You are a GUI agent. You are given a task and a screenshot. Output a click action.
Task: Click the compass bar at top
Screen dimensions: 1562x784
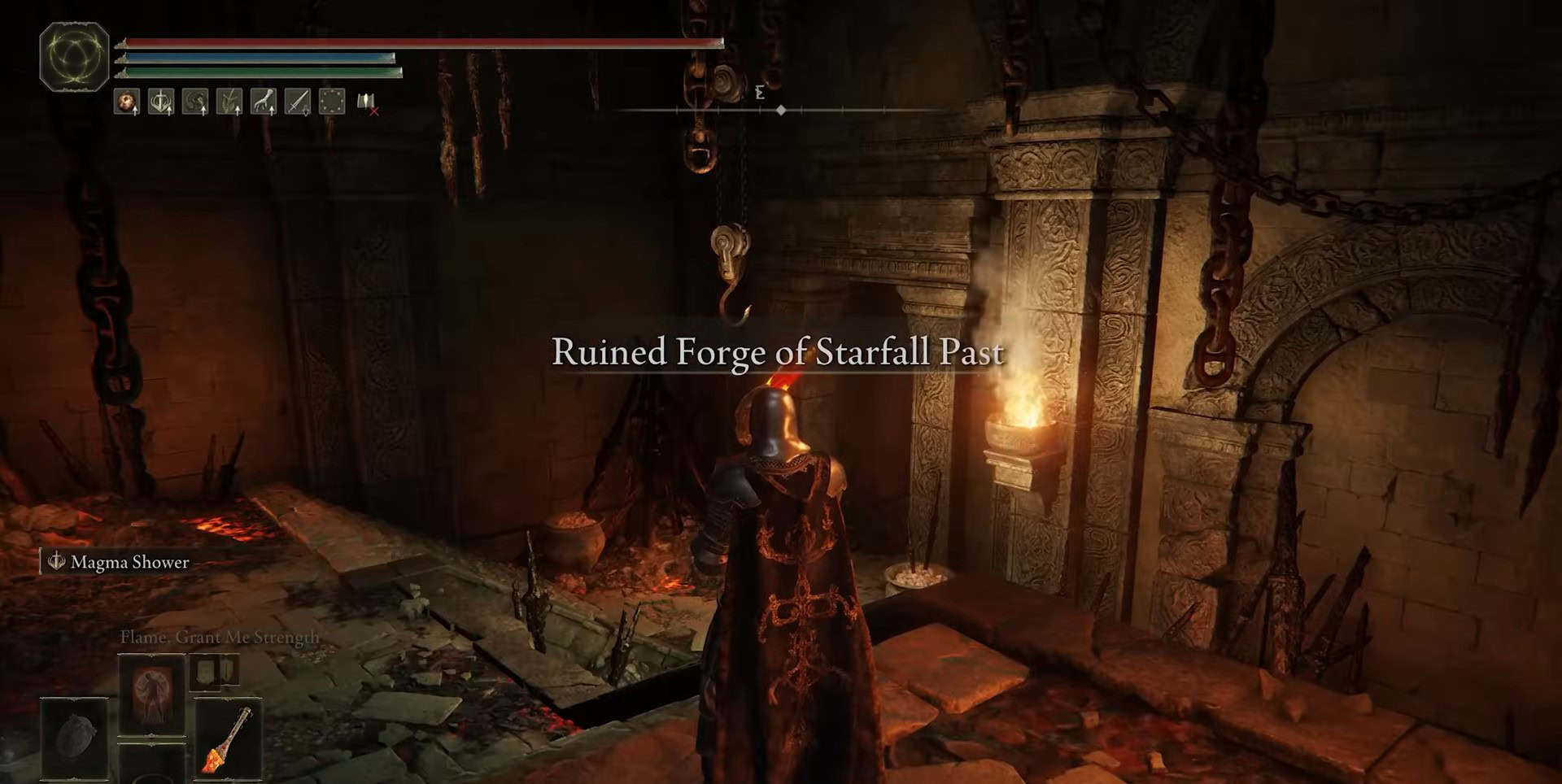click(780, 110)
